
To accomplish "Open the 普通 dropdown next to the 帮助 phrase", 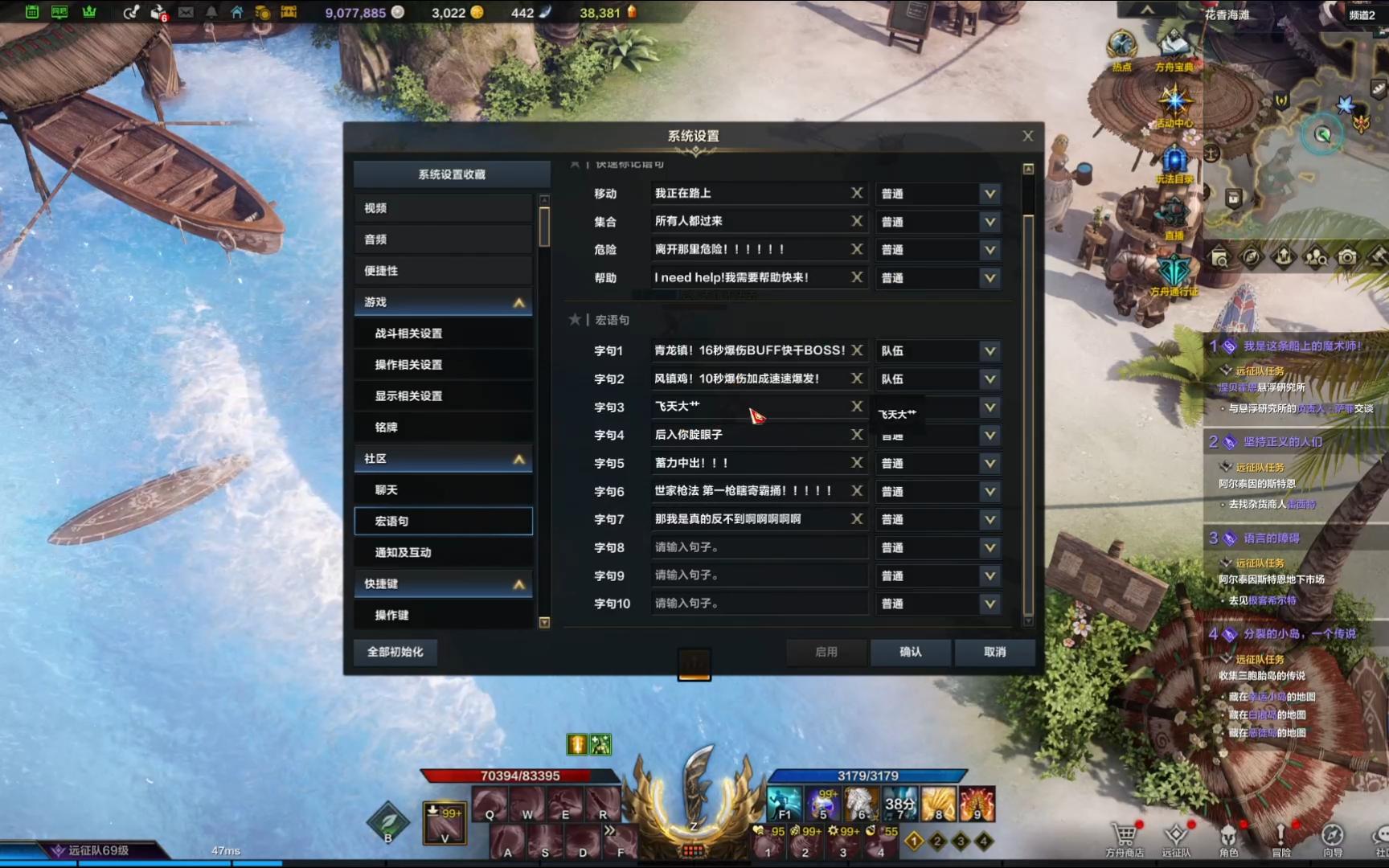I will pos(937,277).
